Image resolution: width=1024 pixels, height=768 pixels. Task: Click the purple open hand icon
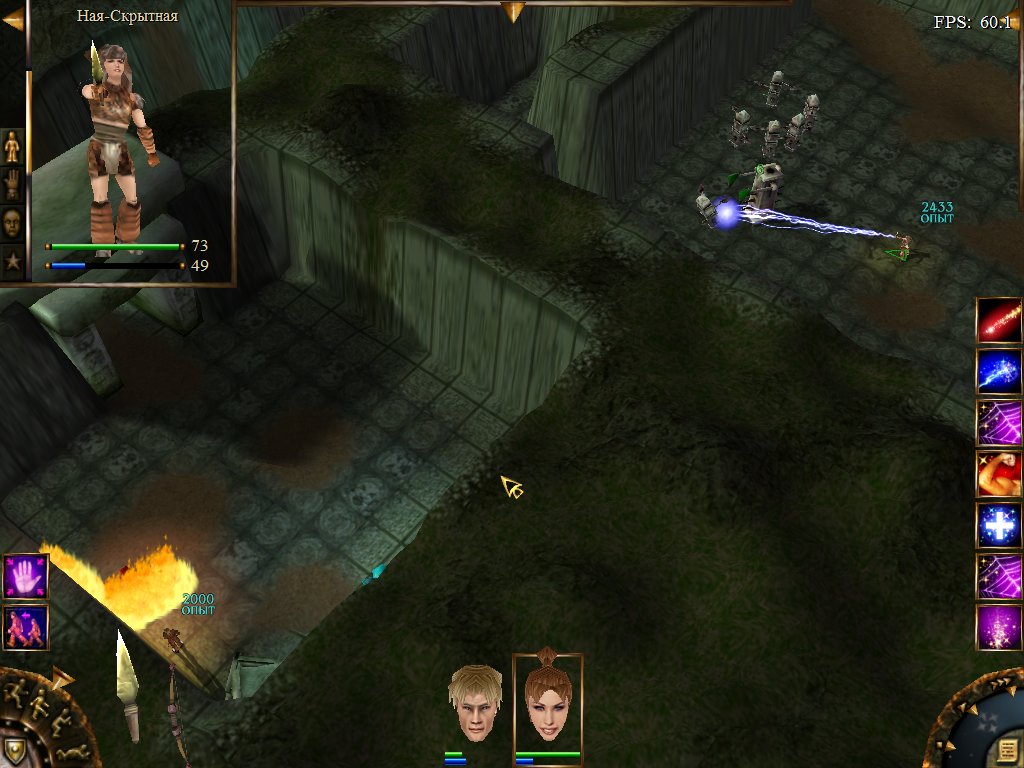(x=25, y=577)
